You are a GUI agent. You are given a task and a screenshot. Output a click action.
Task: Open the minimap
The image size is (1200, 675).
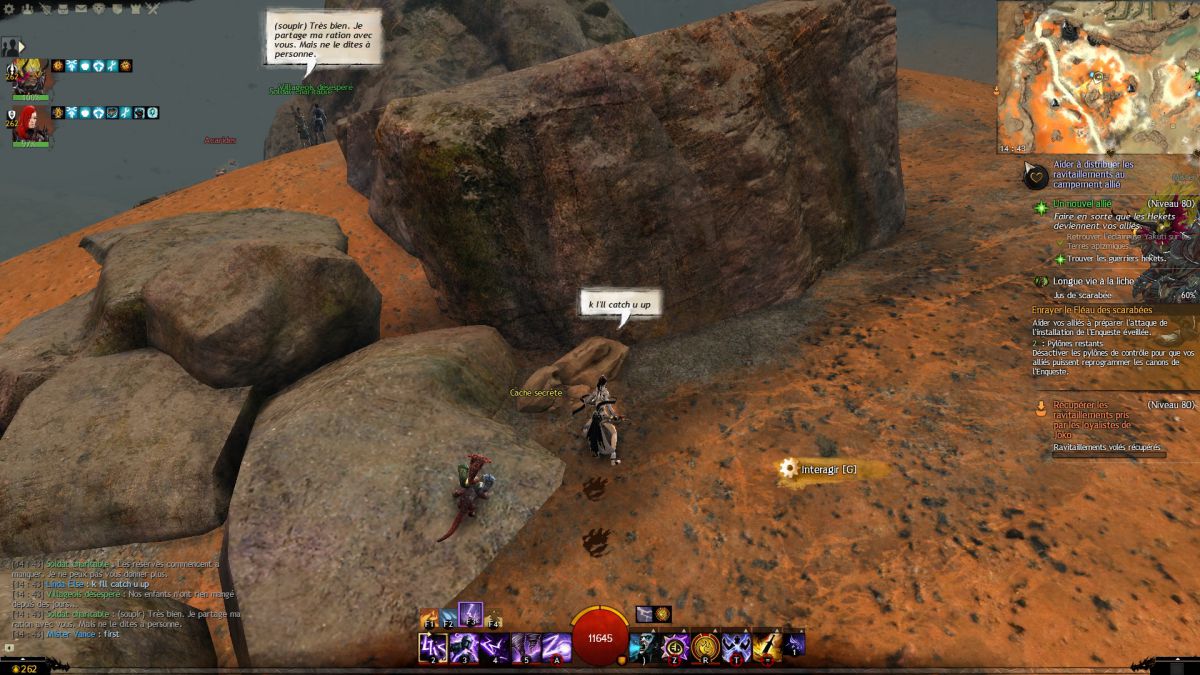click(x=1097, y=77)
